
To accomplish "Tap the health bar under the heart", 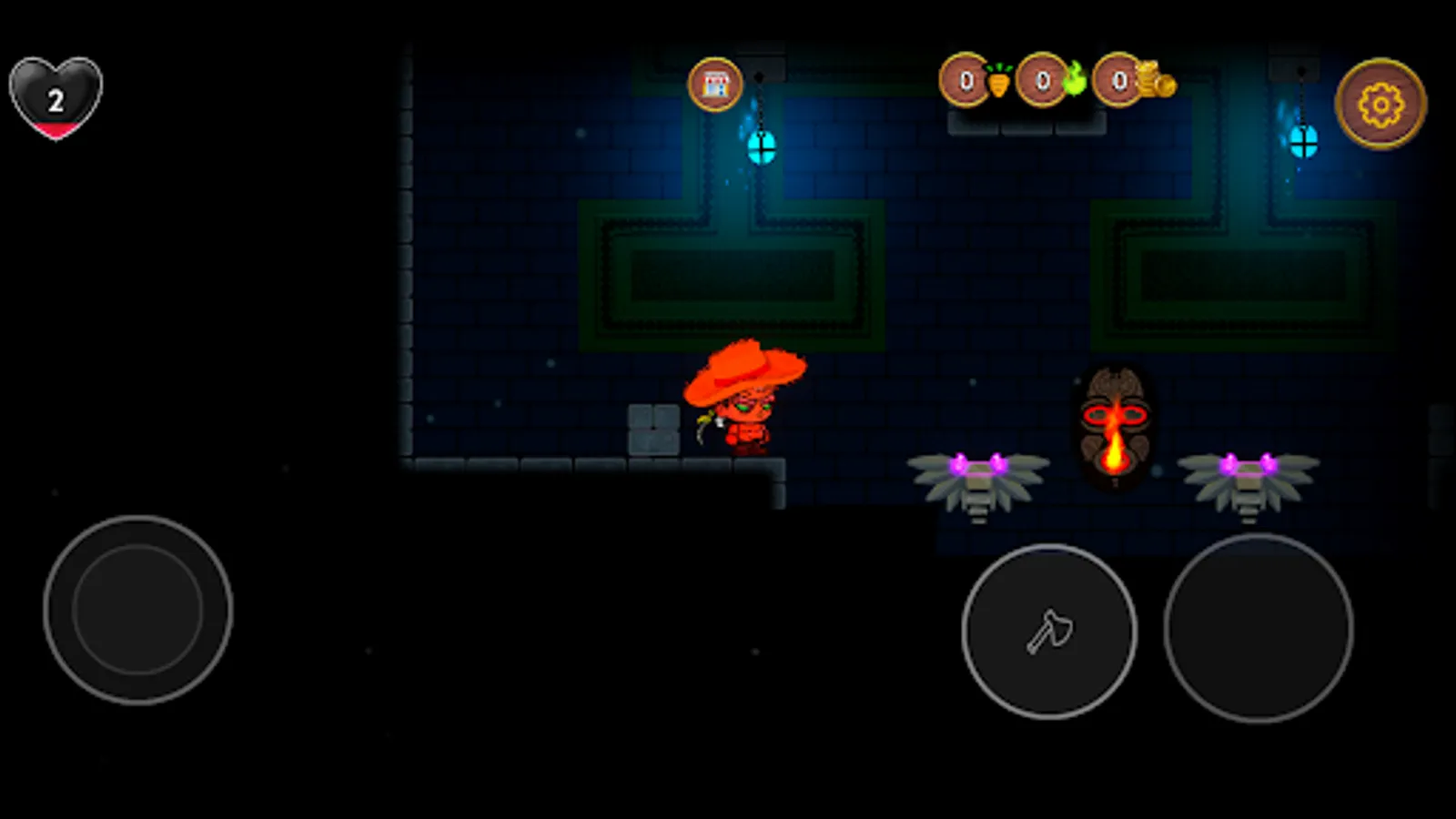I will coord(55,129).
